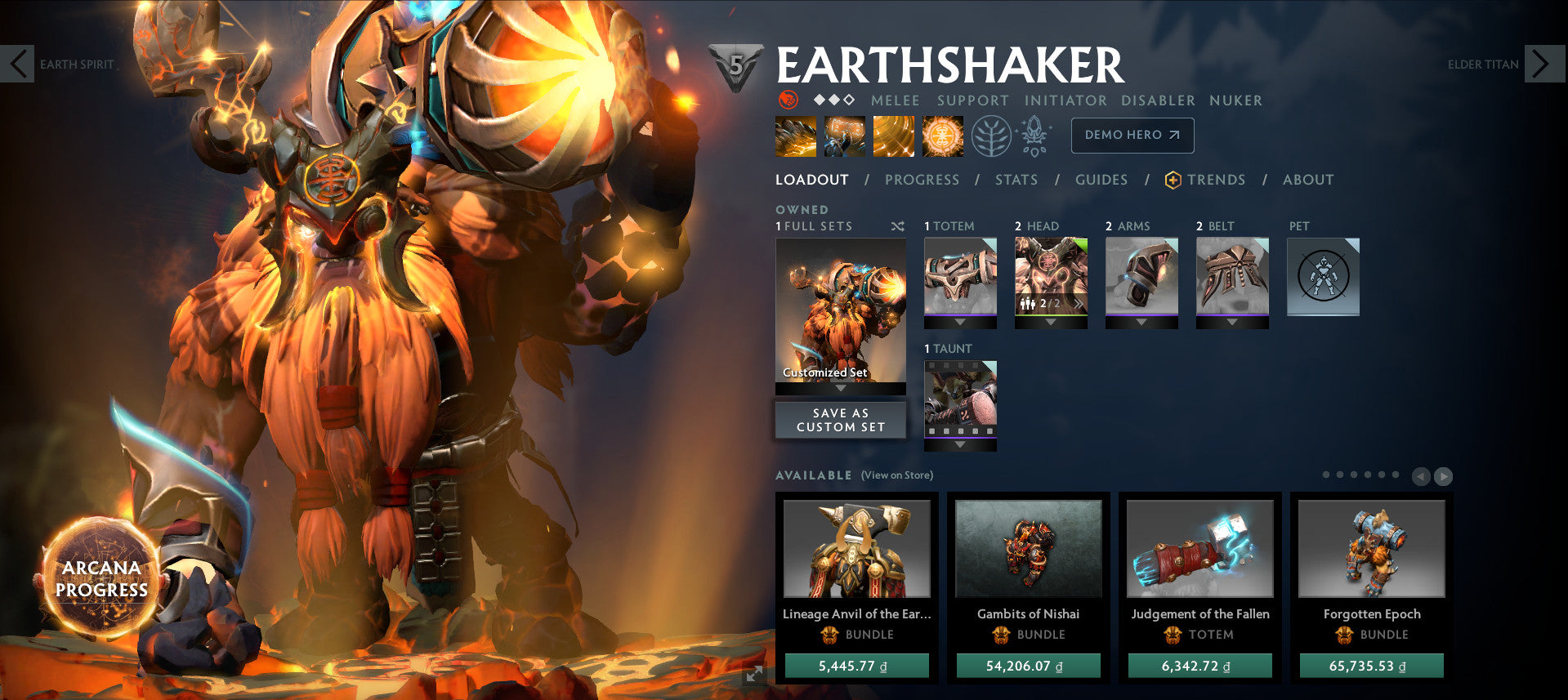
Task: Select the Gambits of Nishai bundle thumbnail
Action: click(x=1028, y=550)
